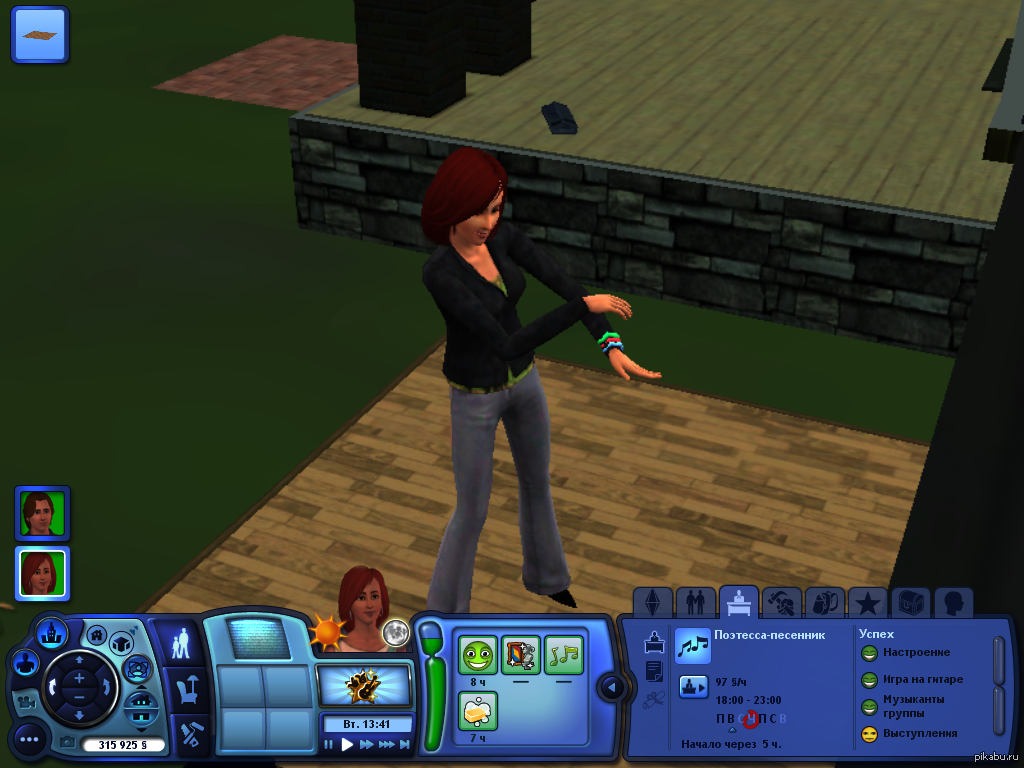Open Edit Town mode
Screen dimensions: 1024x768
tap(51, 632)
